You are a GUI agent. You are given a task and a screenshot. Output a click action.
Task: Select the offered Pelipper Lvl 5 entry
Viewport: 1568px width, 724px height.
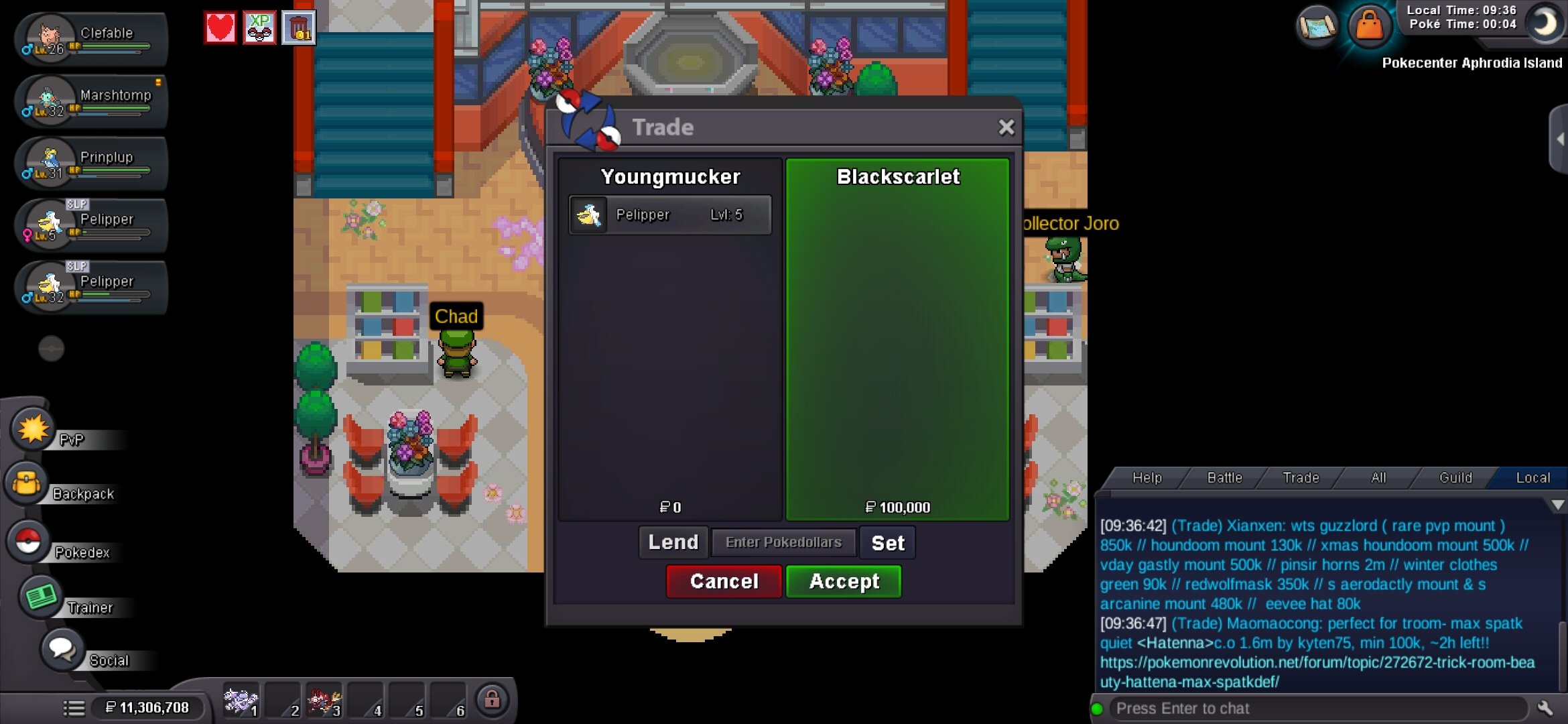point(670,215)
